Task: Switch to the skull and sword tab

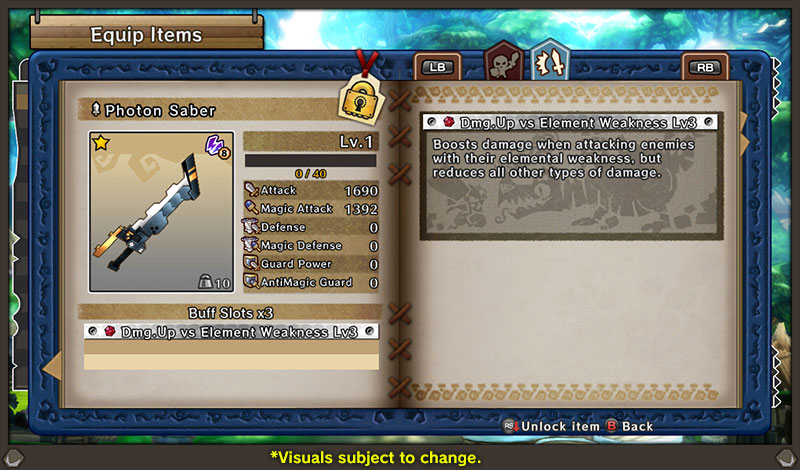Action: pos(503,67)
